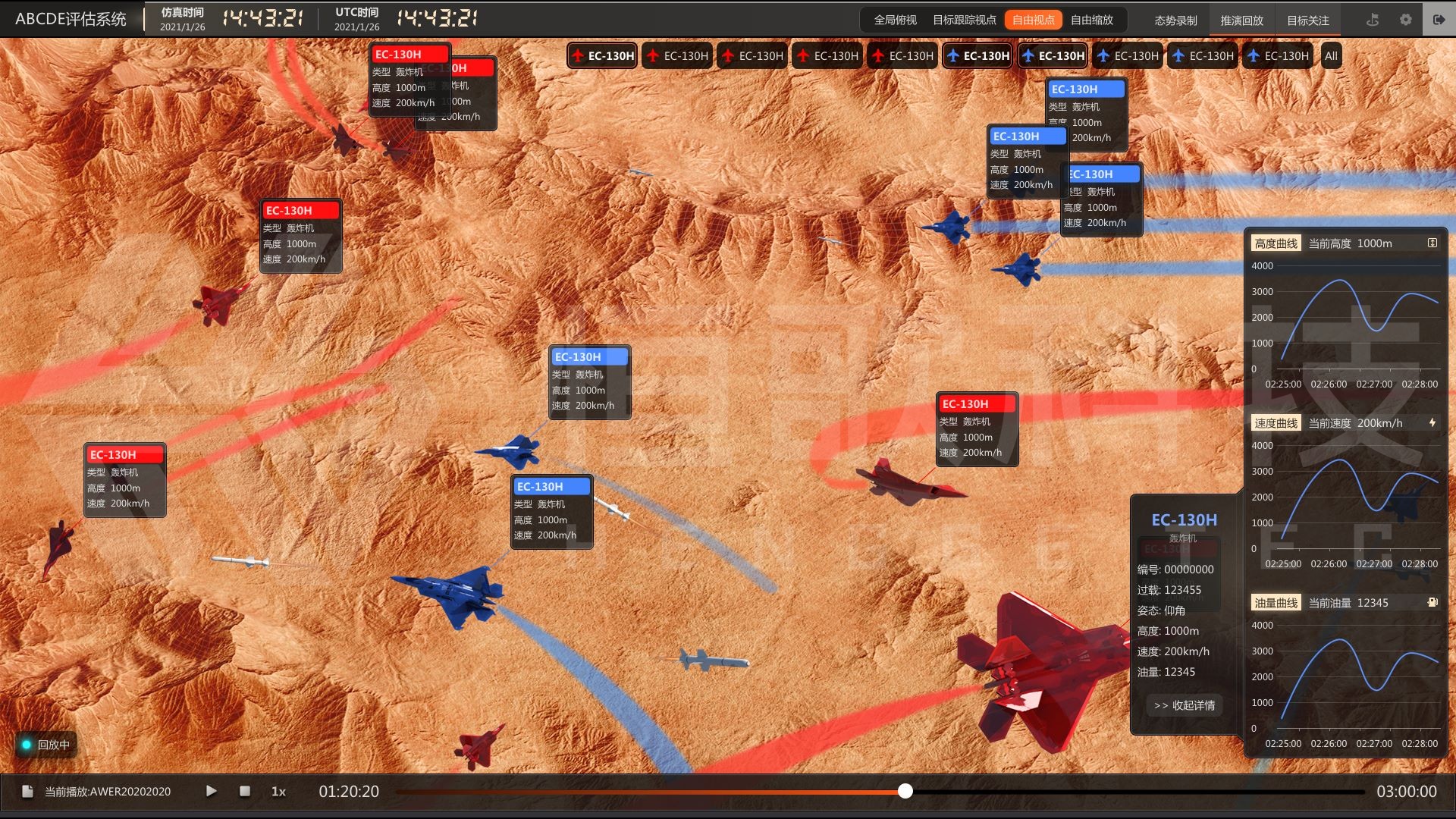Select the 高度曲线 altitude curve label

point(1276,243)
